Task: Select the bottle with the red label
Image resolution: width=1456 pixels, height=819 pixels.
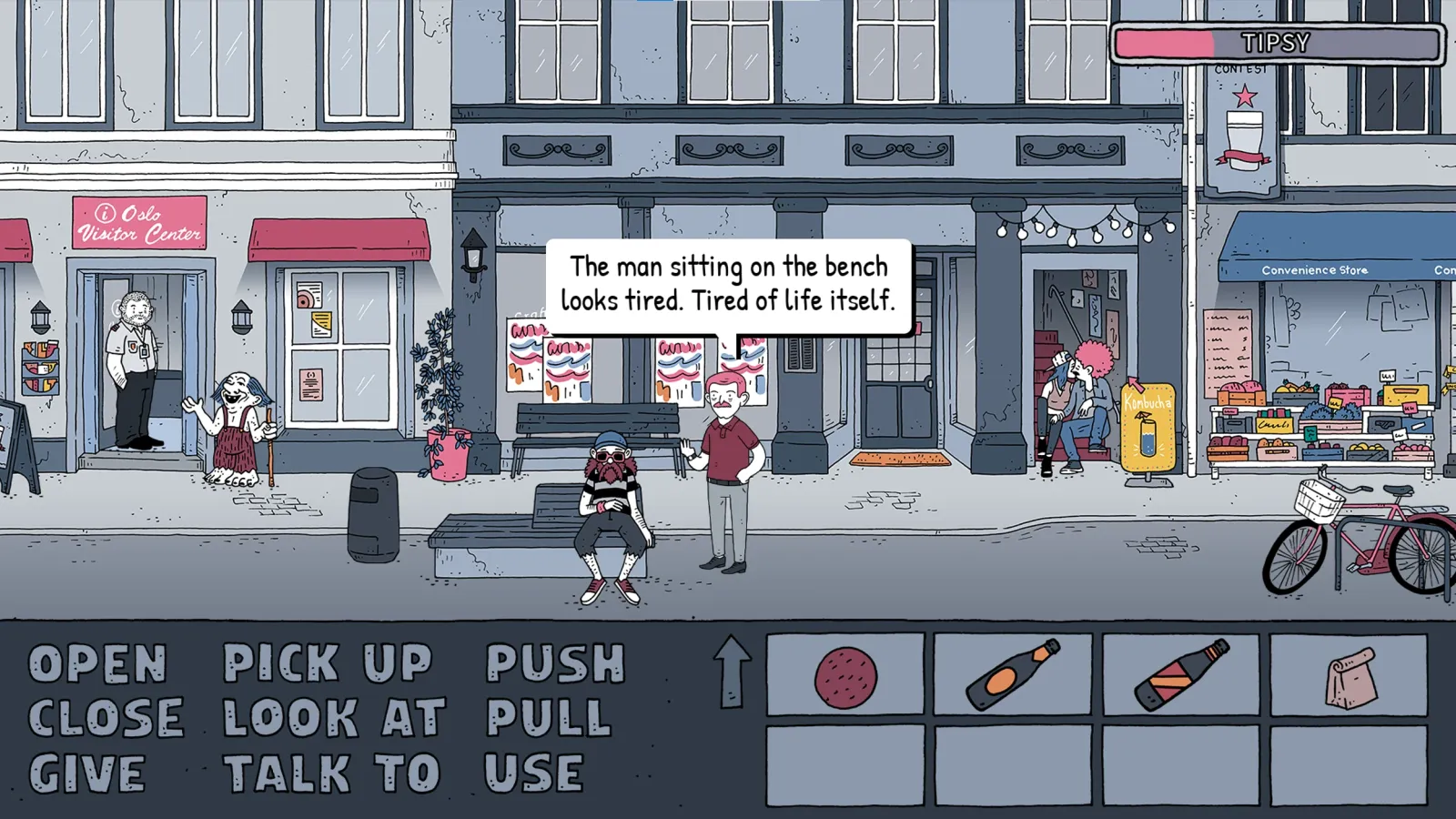Action: (1181, 675)
